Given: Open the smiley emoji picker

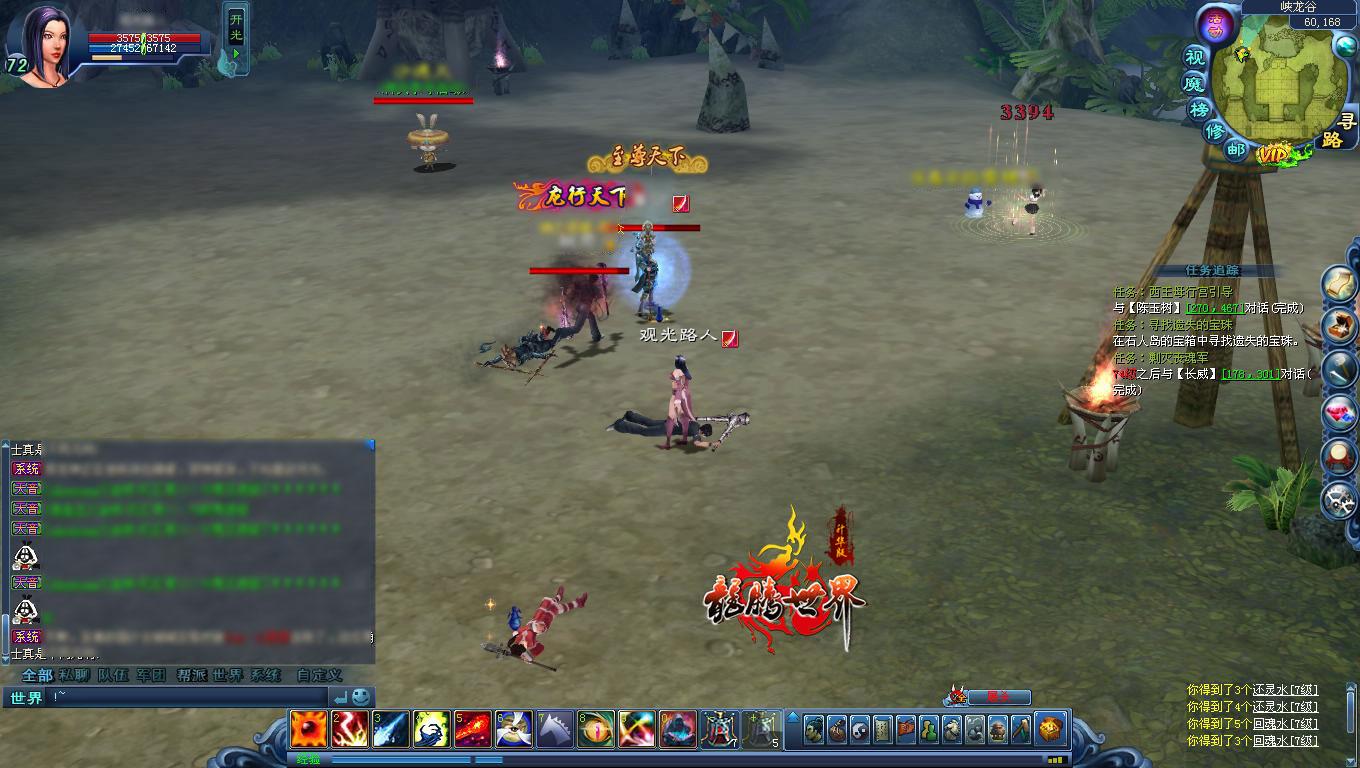Looking at the screenshot, I should [x=361, y=697].
